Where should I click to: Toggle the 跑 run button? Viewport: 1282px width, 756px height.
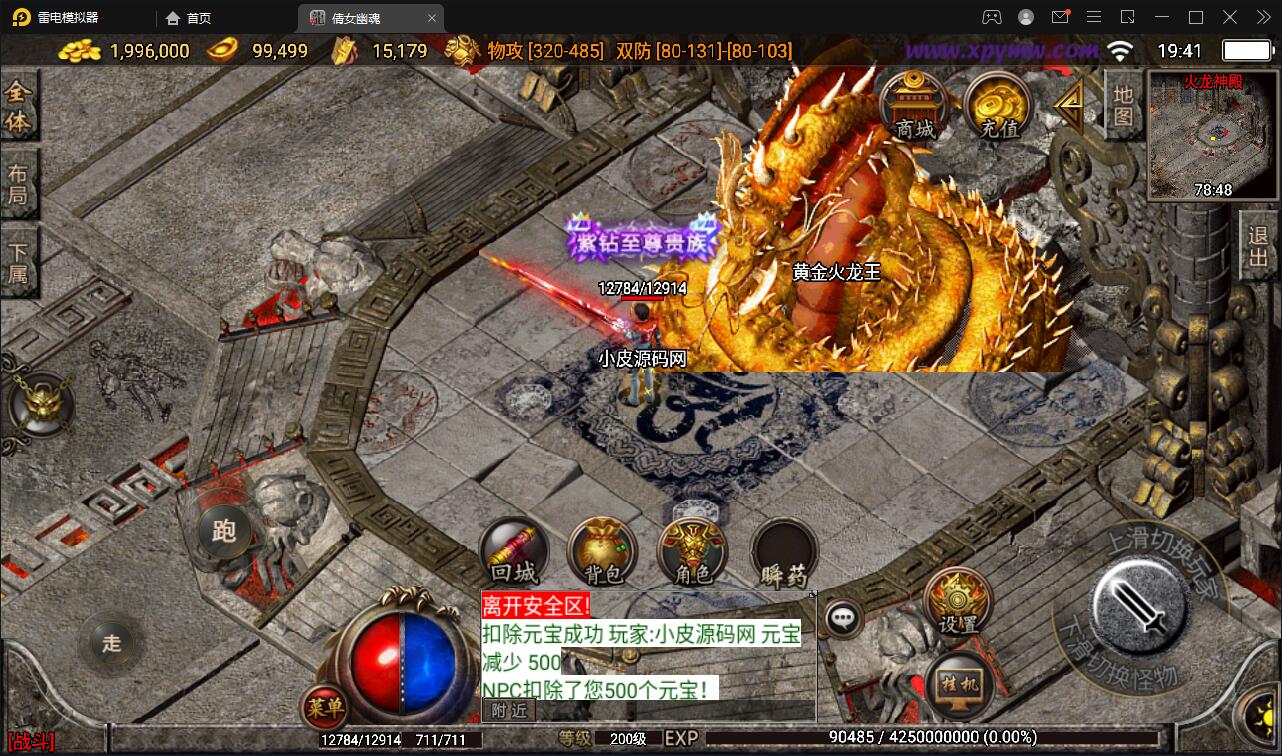224,531
